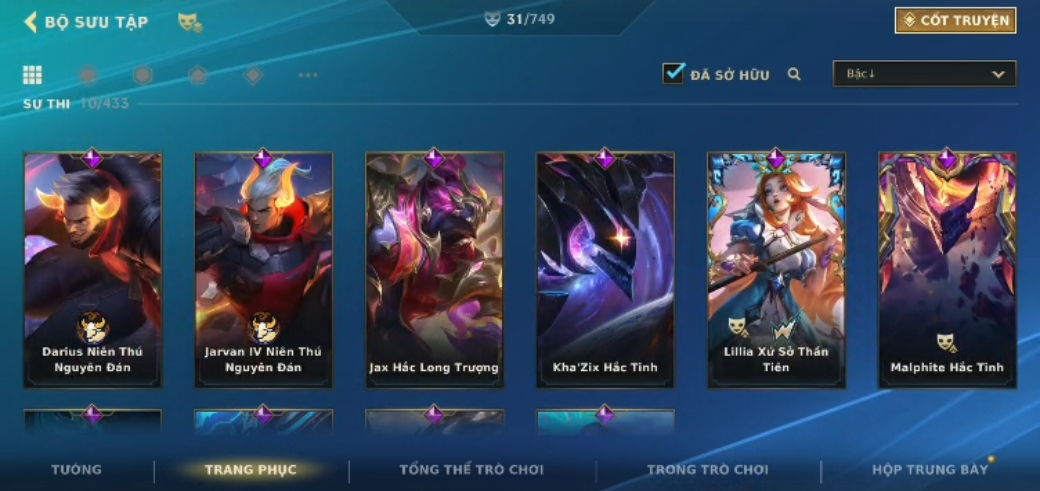The height and width of the screenshot is (491, 1040).
Task: Go to the Trong Trò Chơi tab
Action: tap(707, 470)
